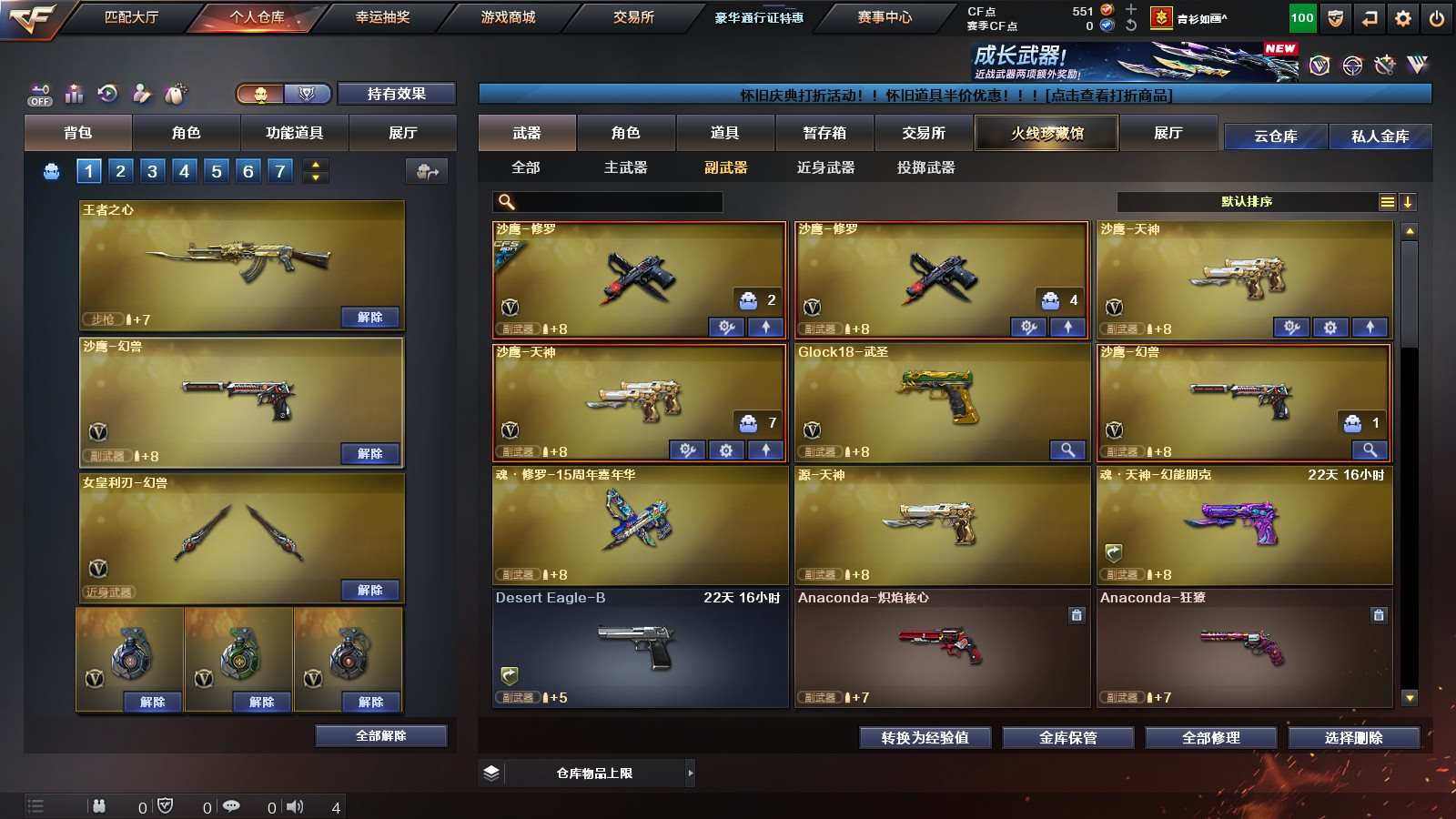
Task: Select the 主武器 weapon filter
Action: pos(626,167)
